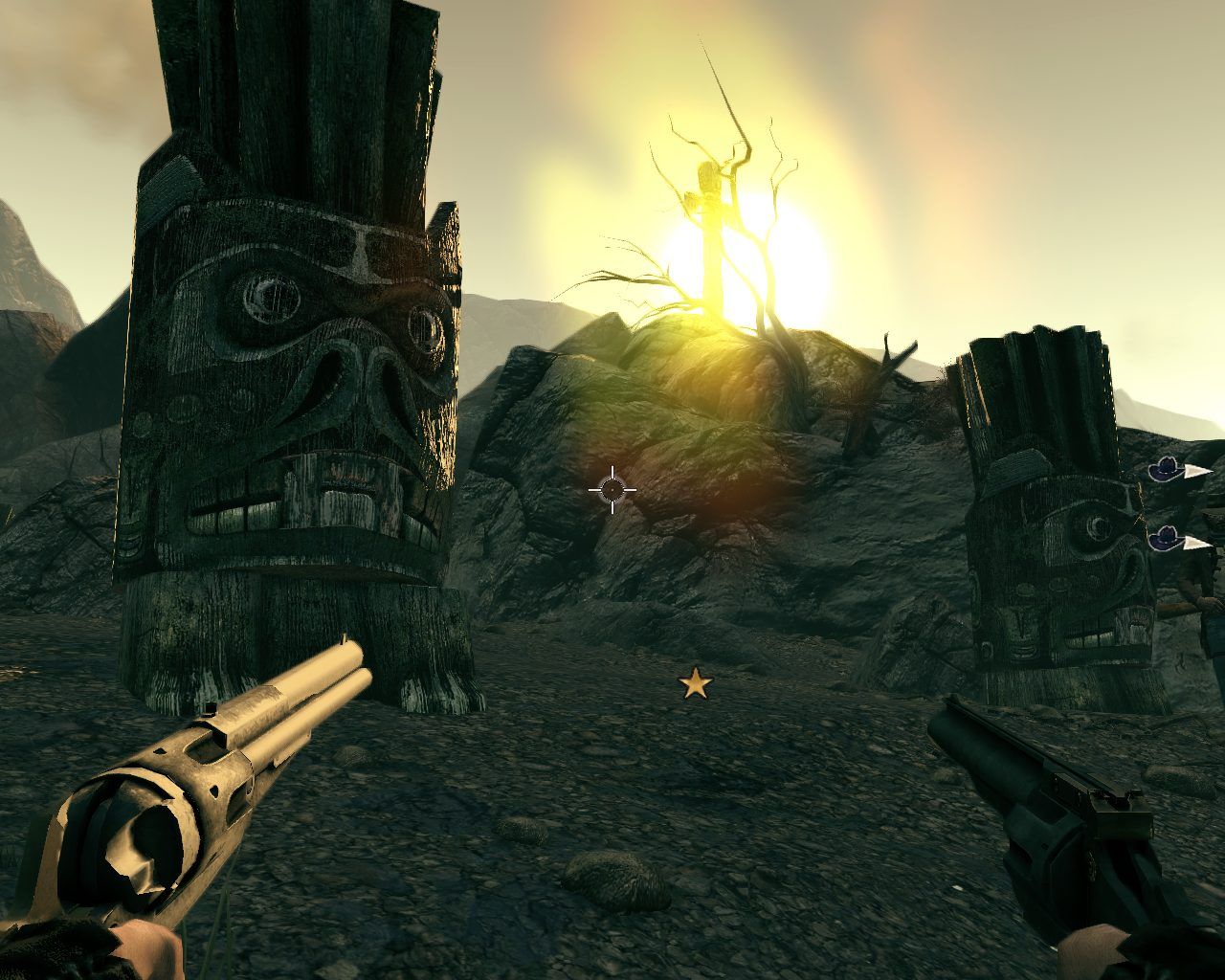Click the gold star objective marker
Image resolution: width=1225 pixels, height=980 pixels.
pos(696,683)
